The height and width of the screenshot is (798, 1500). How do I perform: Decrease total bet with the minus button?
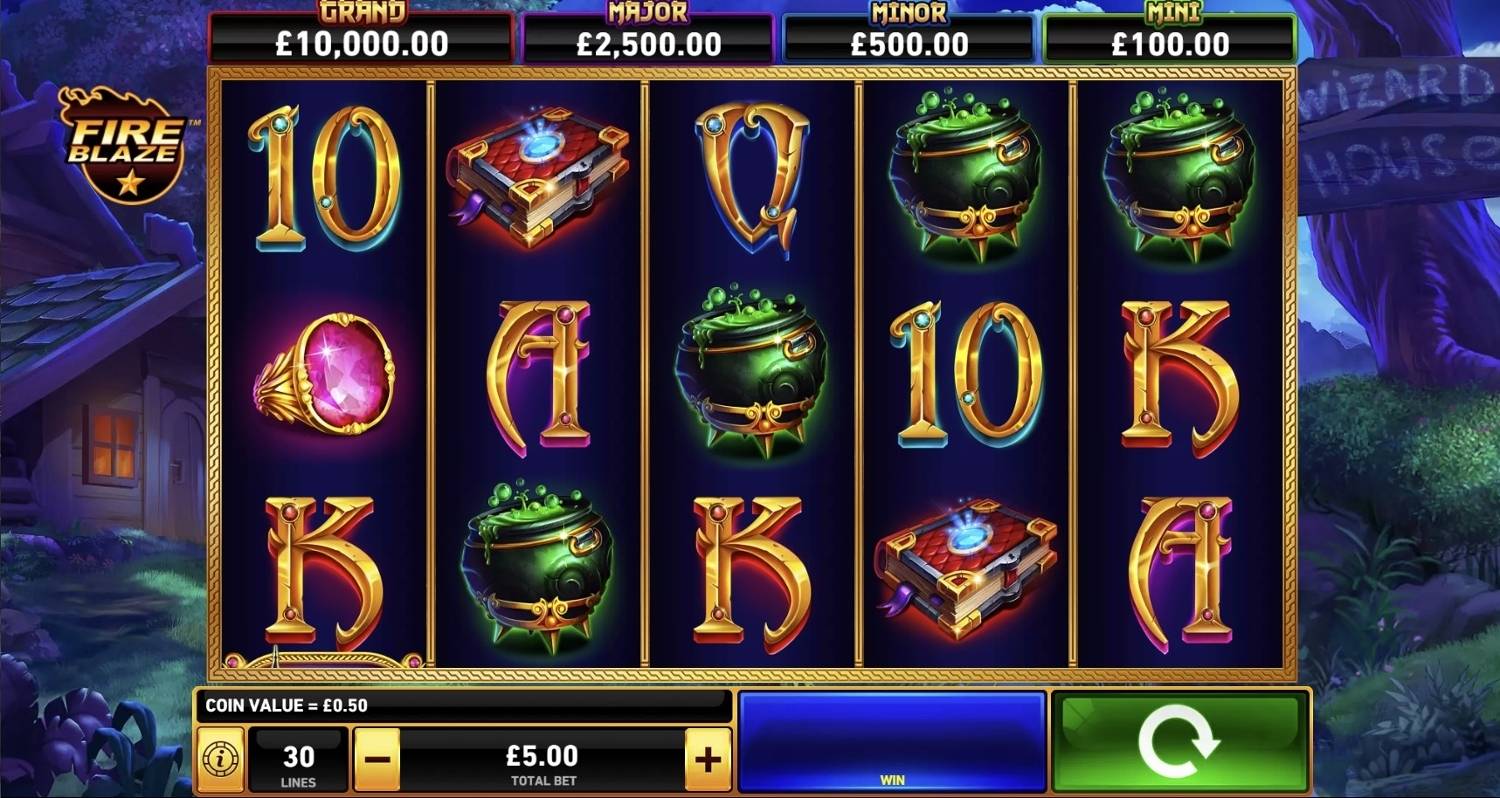coord(376,760)
